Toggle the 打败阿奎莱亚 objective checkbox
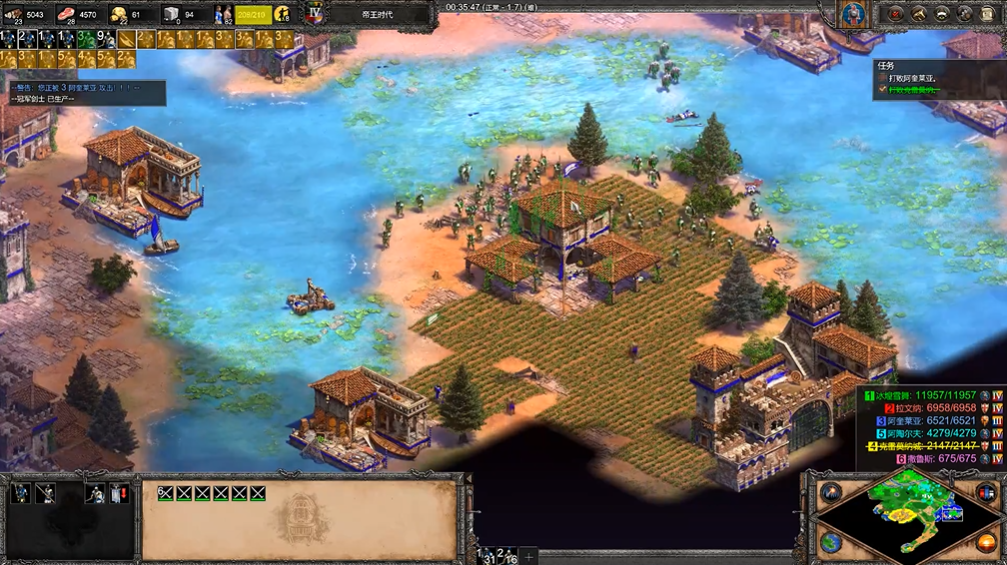 (882, 78)
